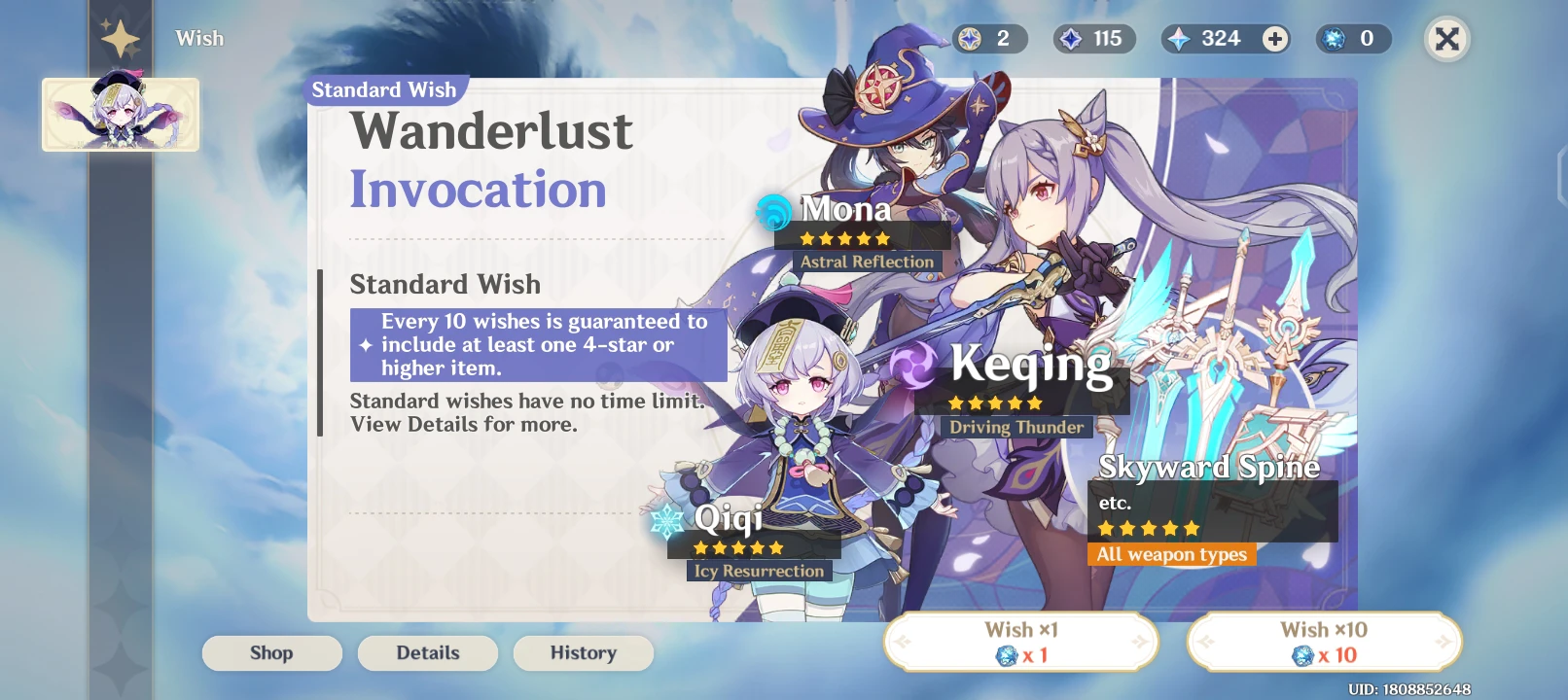Perform a Wish ×10

1324,641
